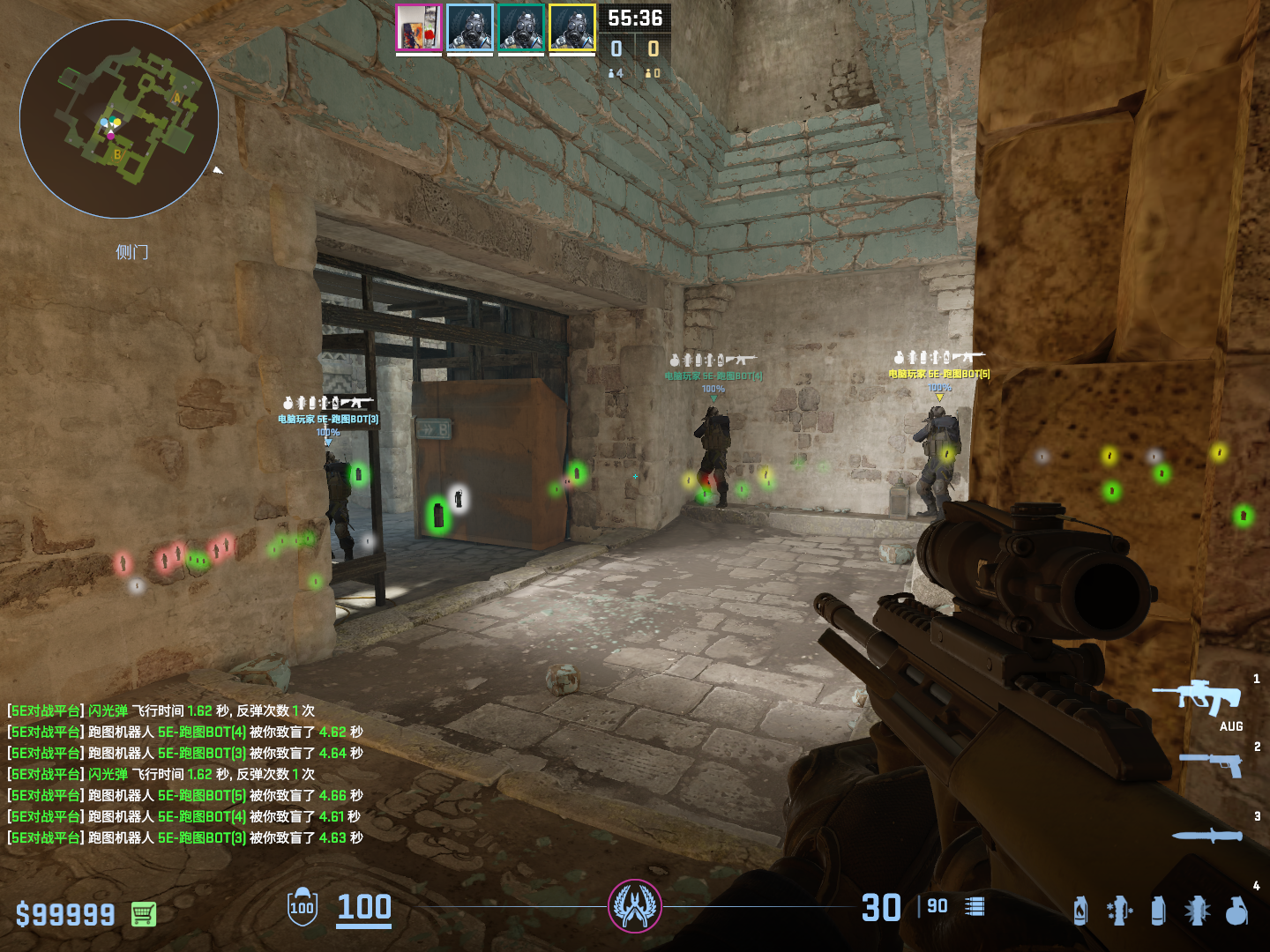This screenshot has height=952, width=1270.
Task: Select the incendiary grenade icon
Action: click(1080, 911)
